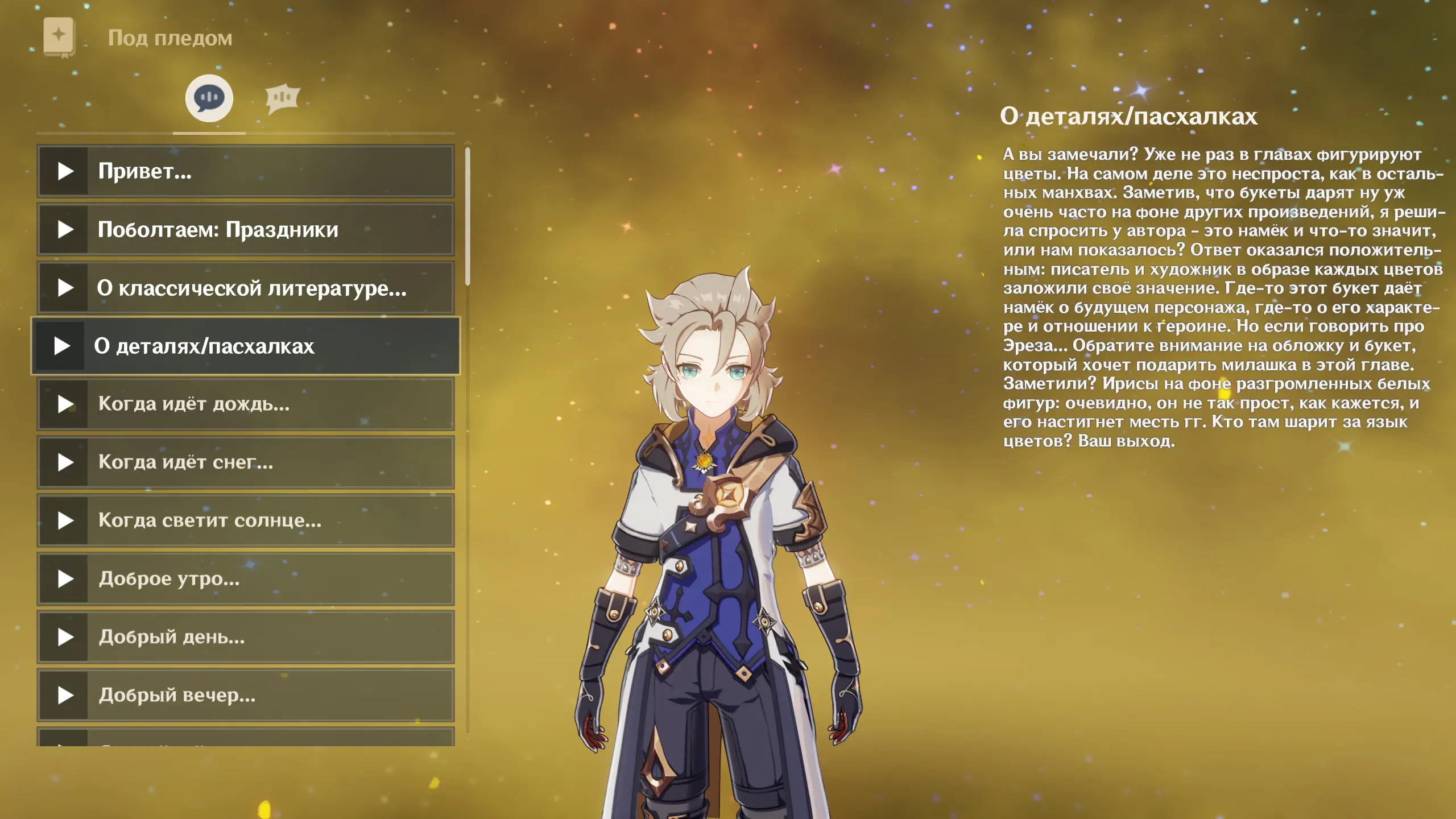Switch to the combat voice-over tab
Image resolution: width=1456 pixels, height=819 pixels.
(x=282, y=98)
